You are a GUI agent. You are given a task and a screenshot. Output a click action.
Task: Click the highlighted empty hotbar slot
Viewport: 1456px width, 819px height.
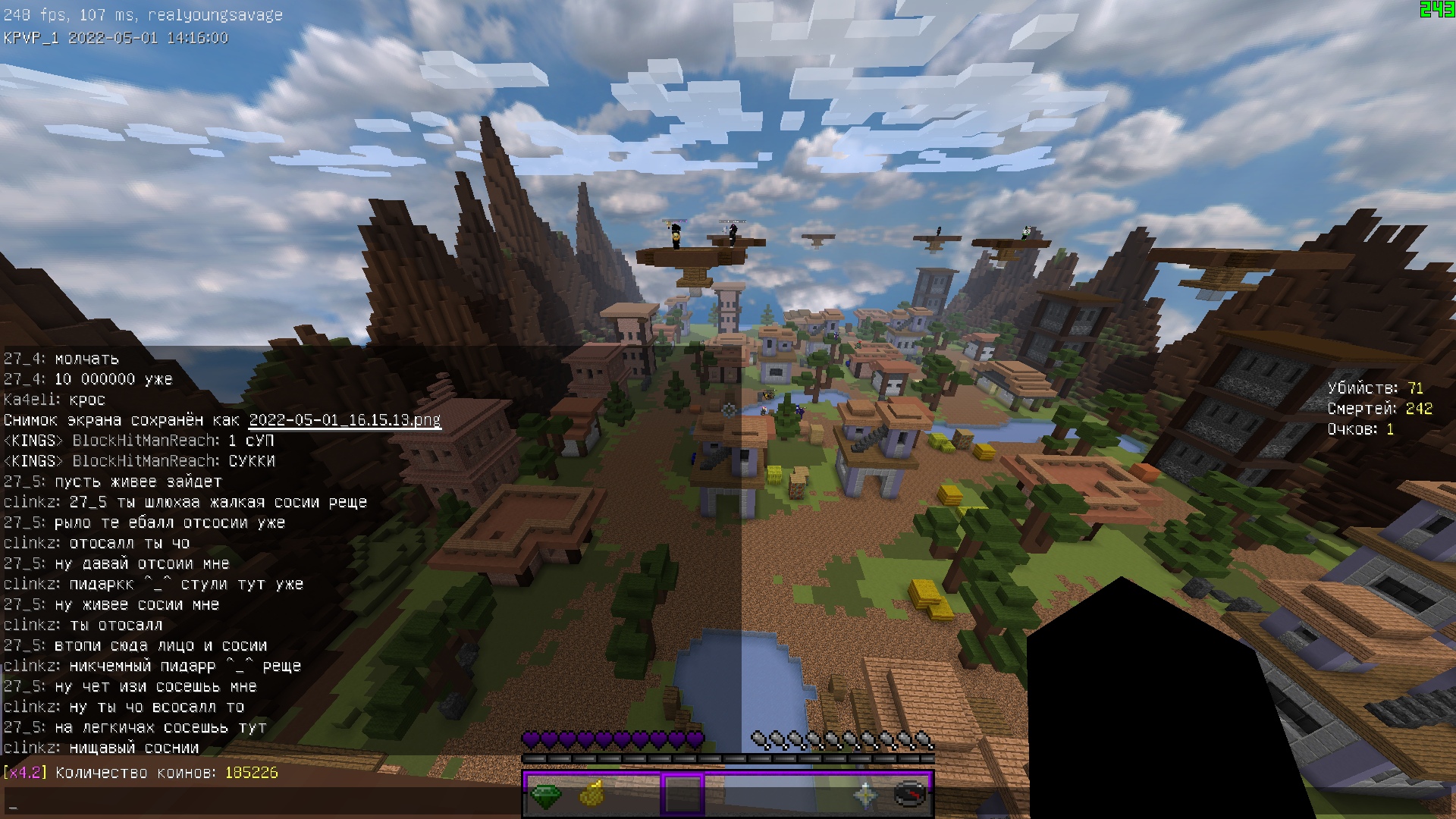click(x=682, y=796)
